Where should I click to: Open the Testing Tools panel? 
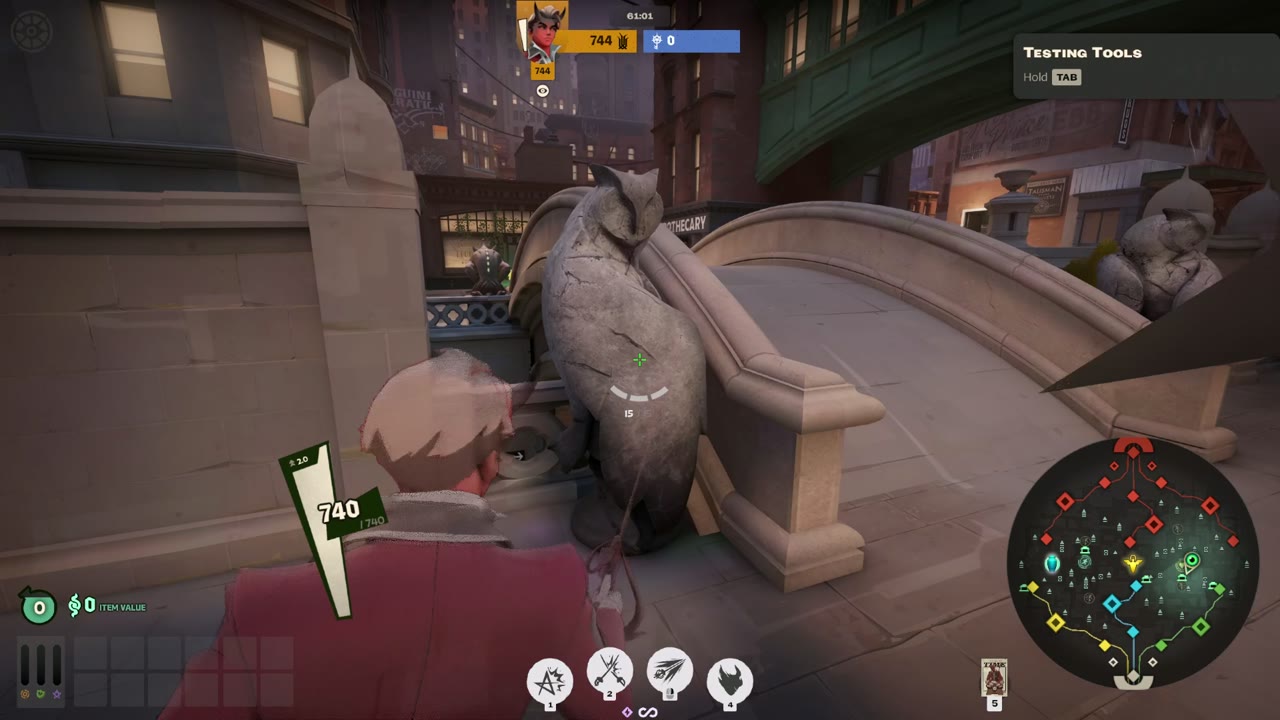coord(1082,53)
